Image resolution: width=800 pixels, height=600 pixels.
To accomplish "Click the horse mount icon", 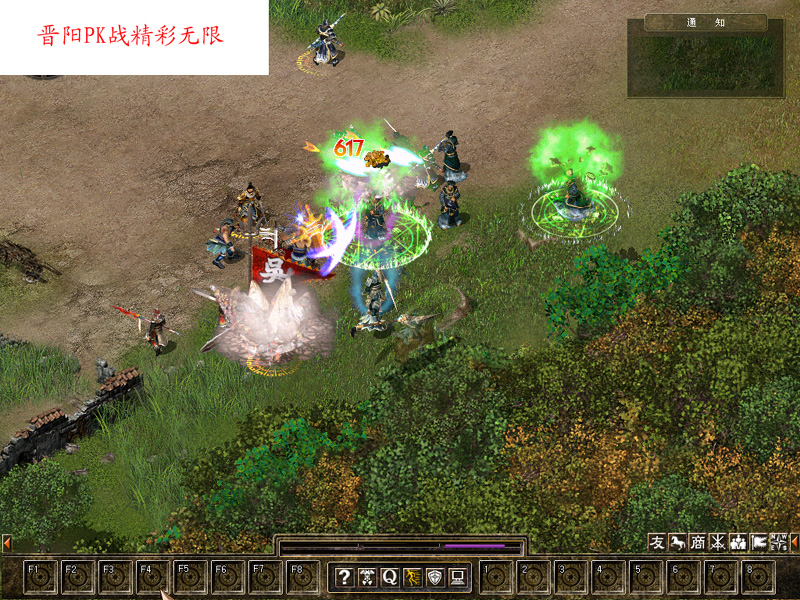I will (x=678, y=542).
